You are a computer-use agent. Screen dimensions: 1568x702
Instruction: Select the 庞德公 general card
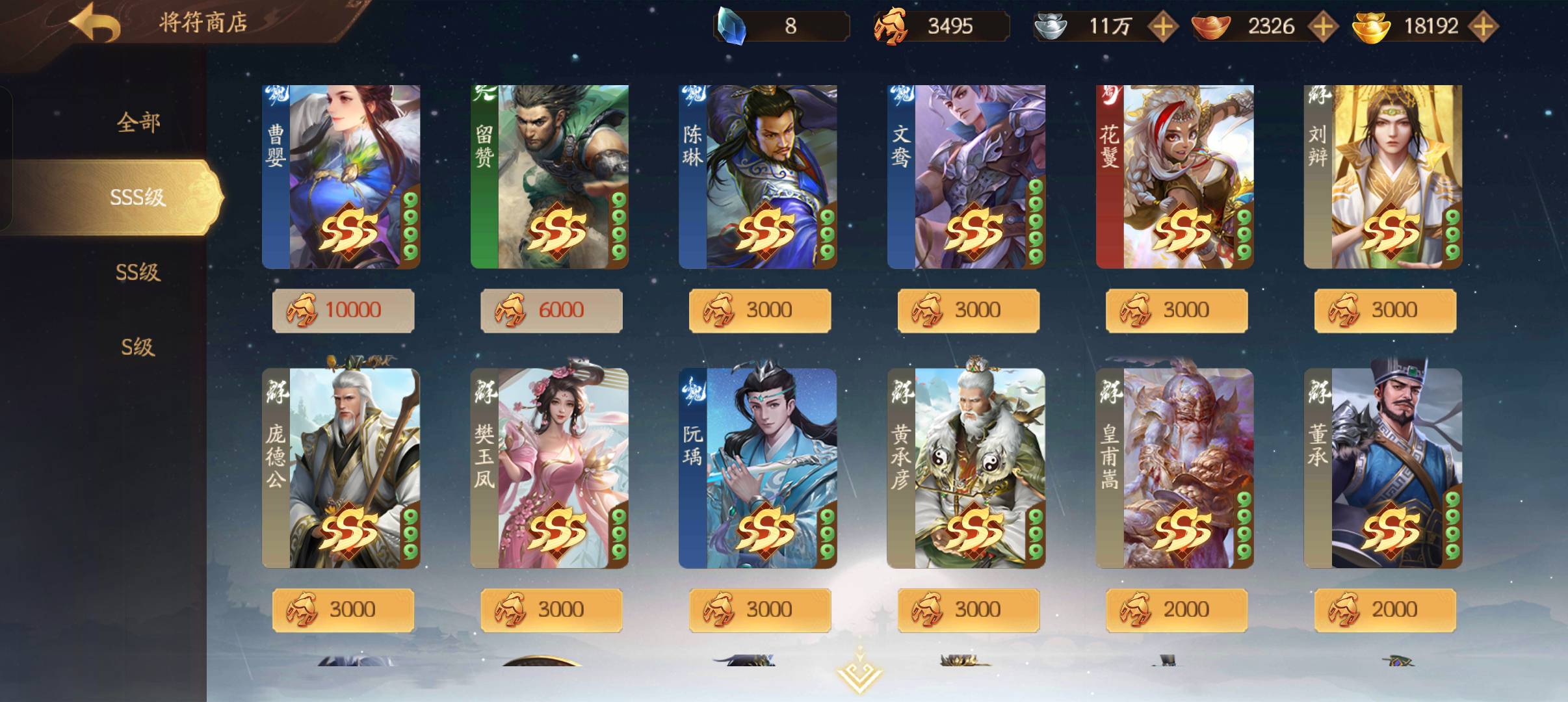coord(341,468)
